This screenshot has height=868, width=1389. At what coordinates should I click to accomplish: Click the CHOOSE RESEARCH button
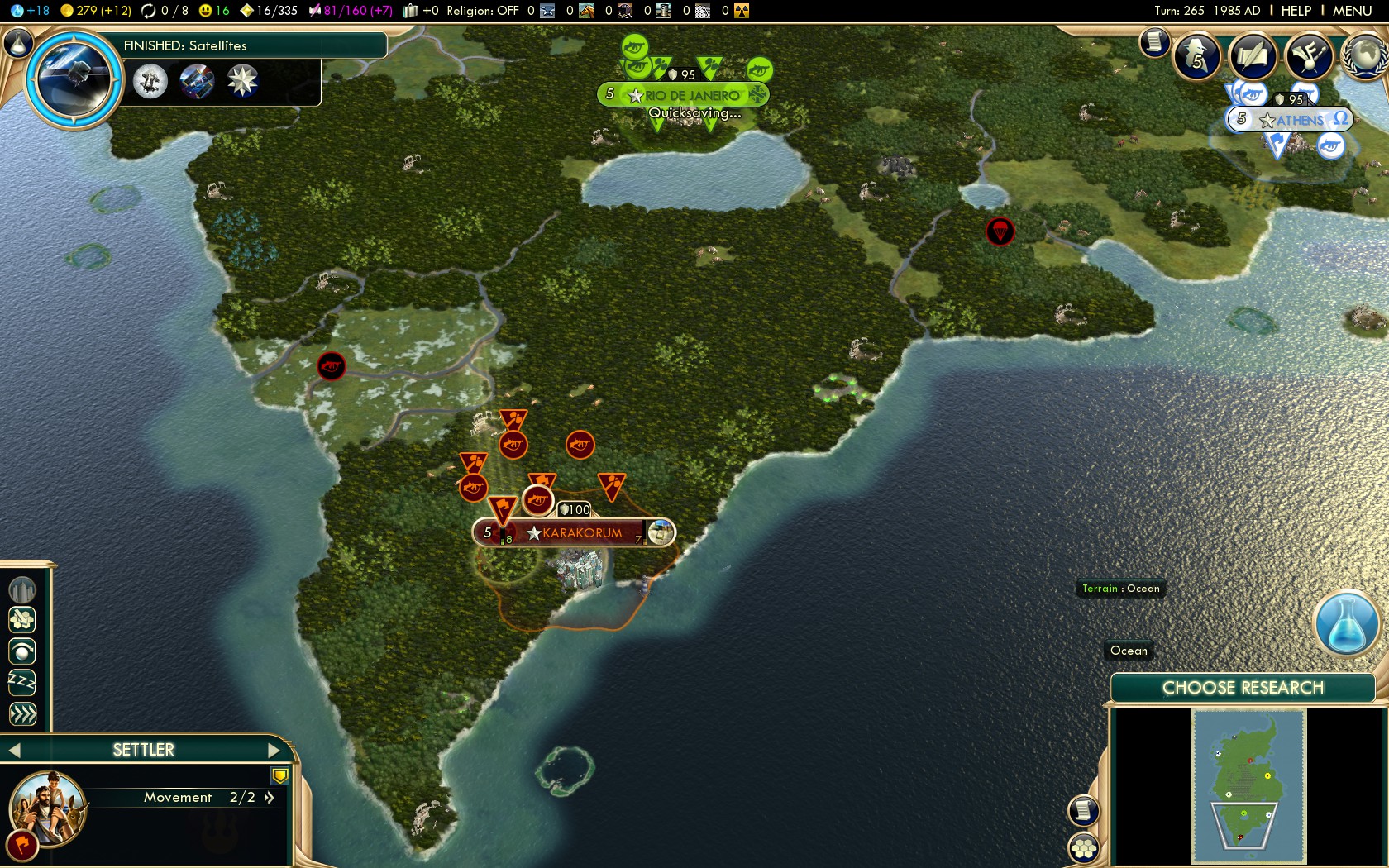pos(1242,688)
